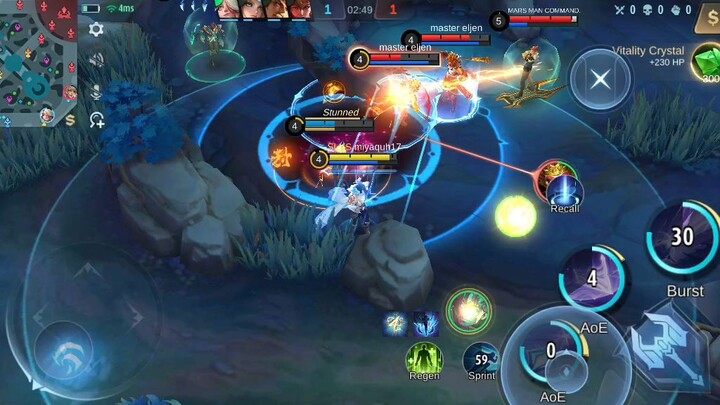Screen dimensions: 720x405
Task: Use the Regen ability
Action: [424, 358]
